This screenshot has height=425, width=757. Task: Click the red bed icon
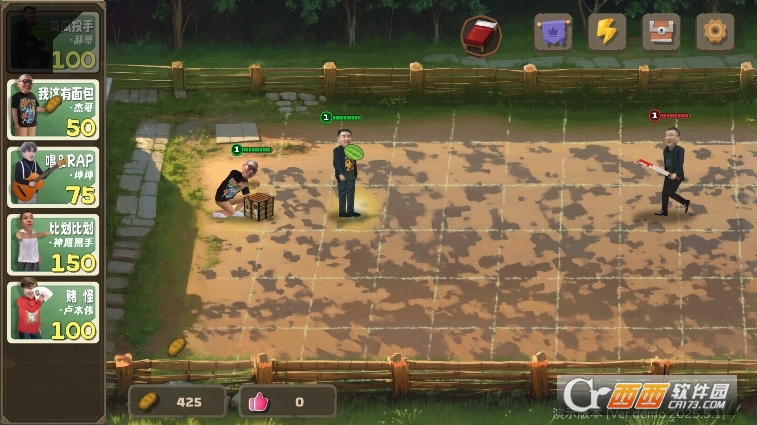click(481, 36)
